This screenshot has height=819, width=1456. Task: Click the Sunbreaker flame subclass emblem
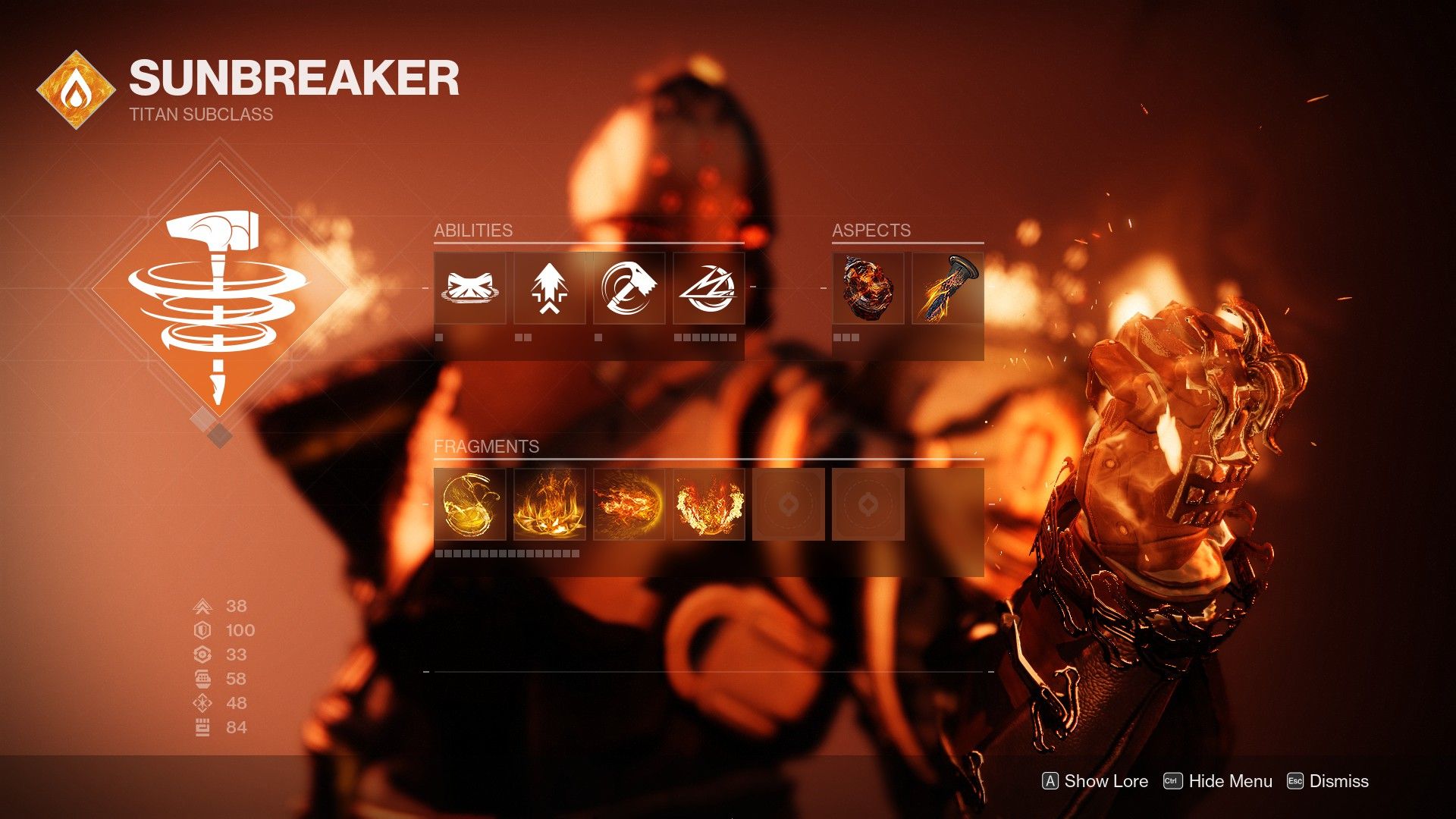(76, 84)
